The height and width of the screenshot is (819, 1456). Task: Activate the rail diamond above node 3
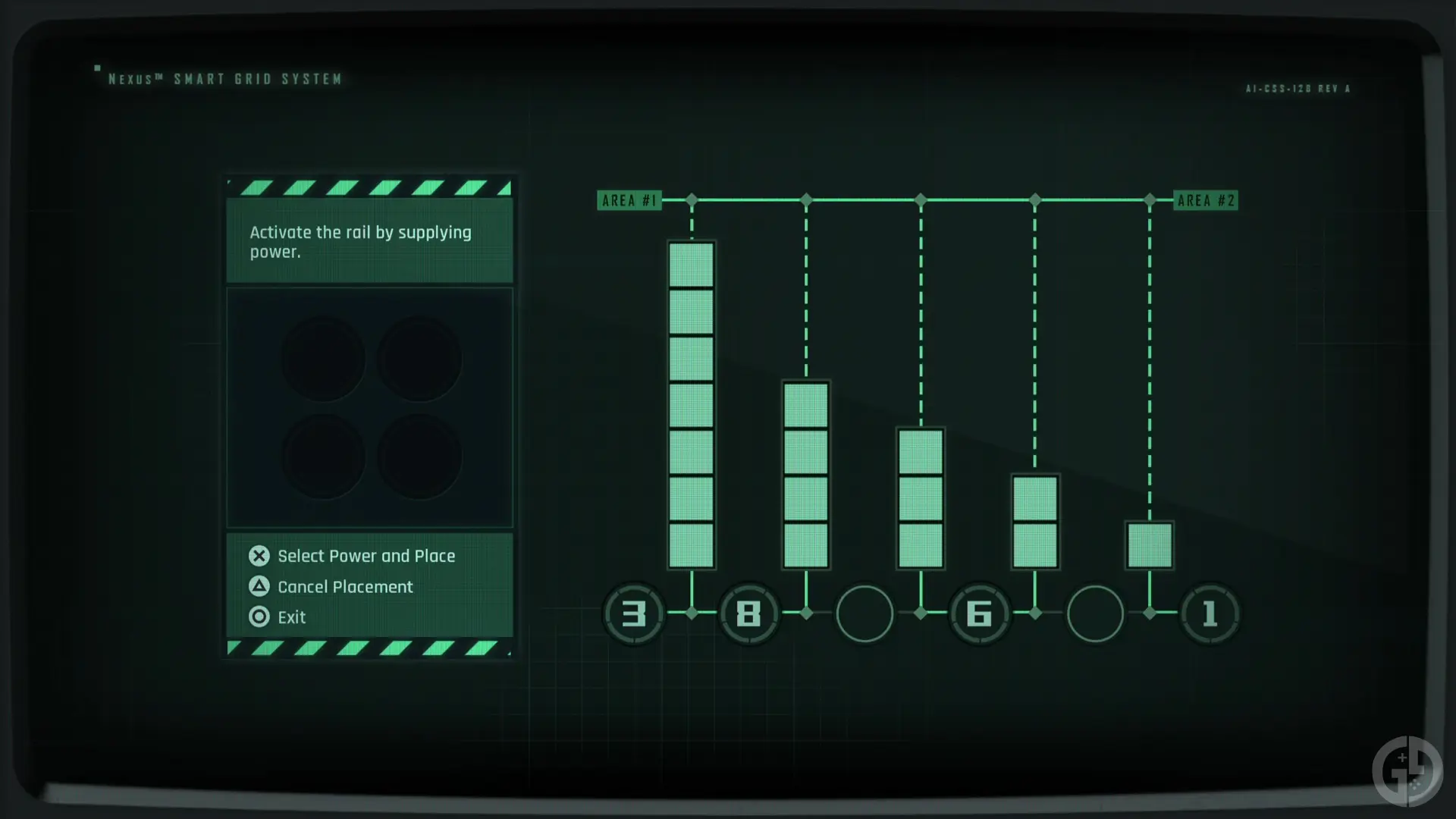point(691,199)
